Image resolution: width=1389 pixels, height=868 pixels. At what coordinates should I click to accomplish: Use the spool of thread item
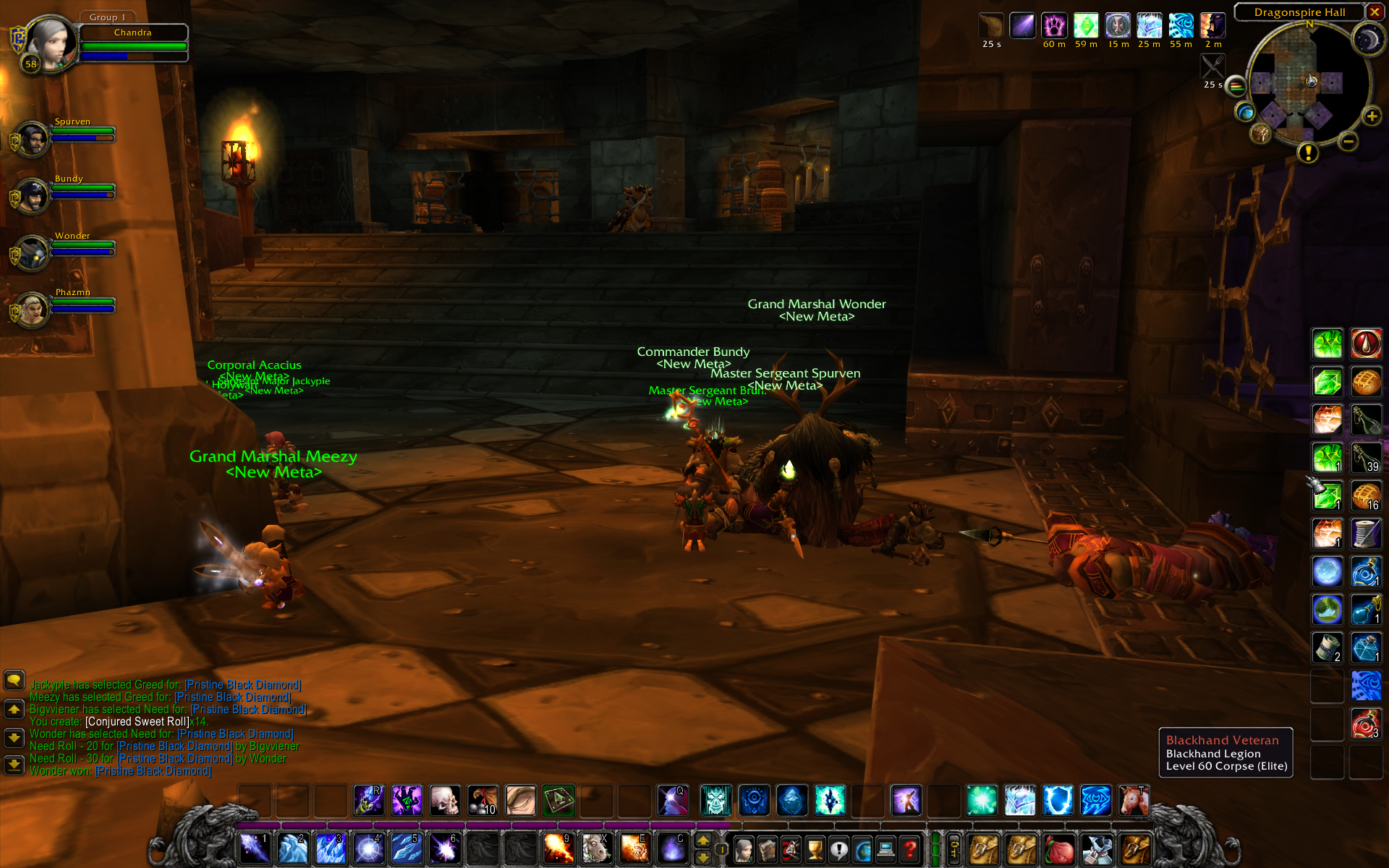[x=1366, y=534]
